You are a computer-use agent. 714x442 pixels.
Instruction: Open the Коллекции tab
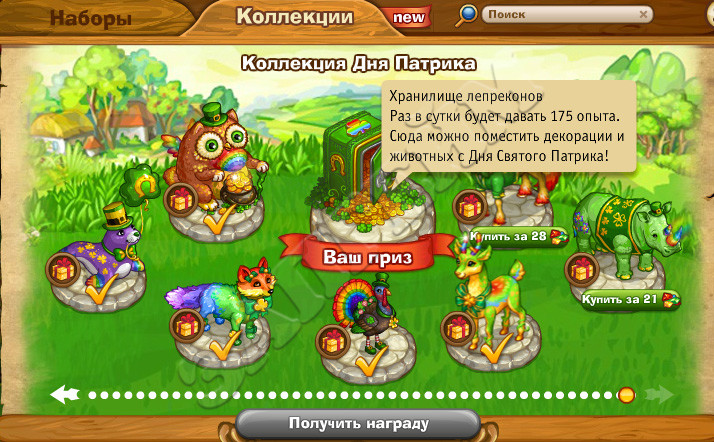(294, 17)
